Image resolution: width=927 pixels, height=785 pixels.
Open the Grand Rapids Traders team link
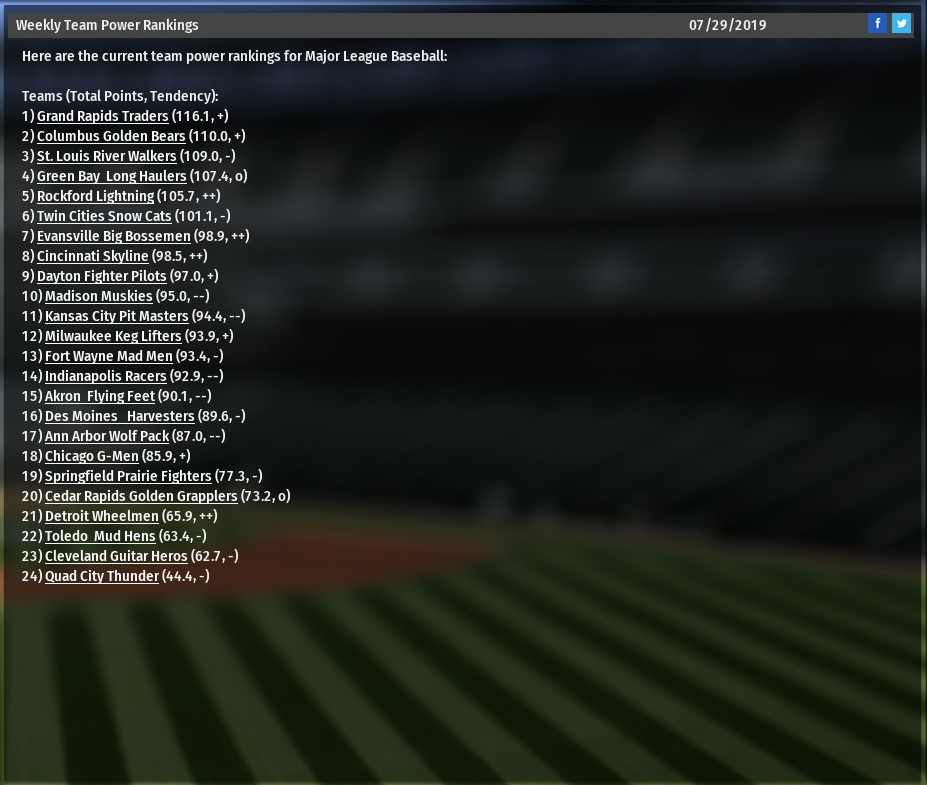coord(102,116)
